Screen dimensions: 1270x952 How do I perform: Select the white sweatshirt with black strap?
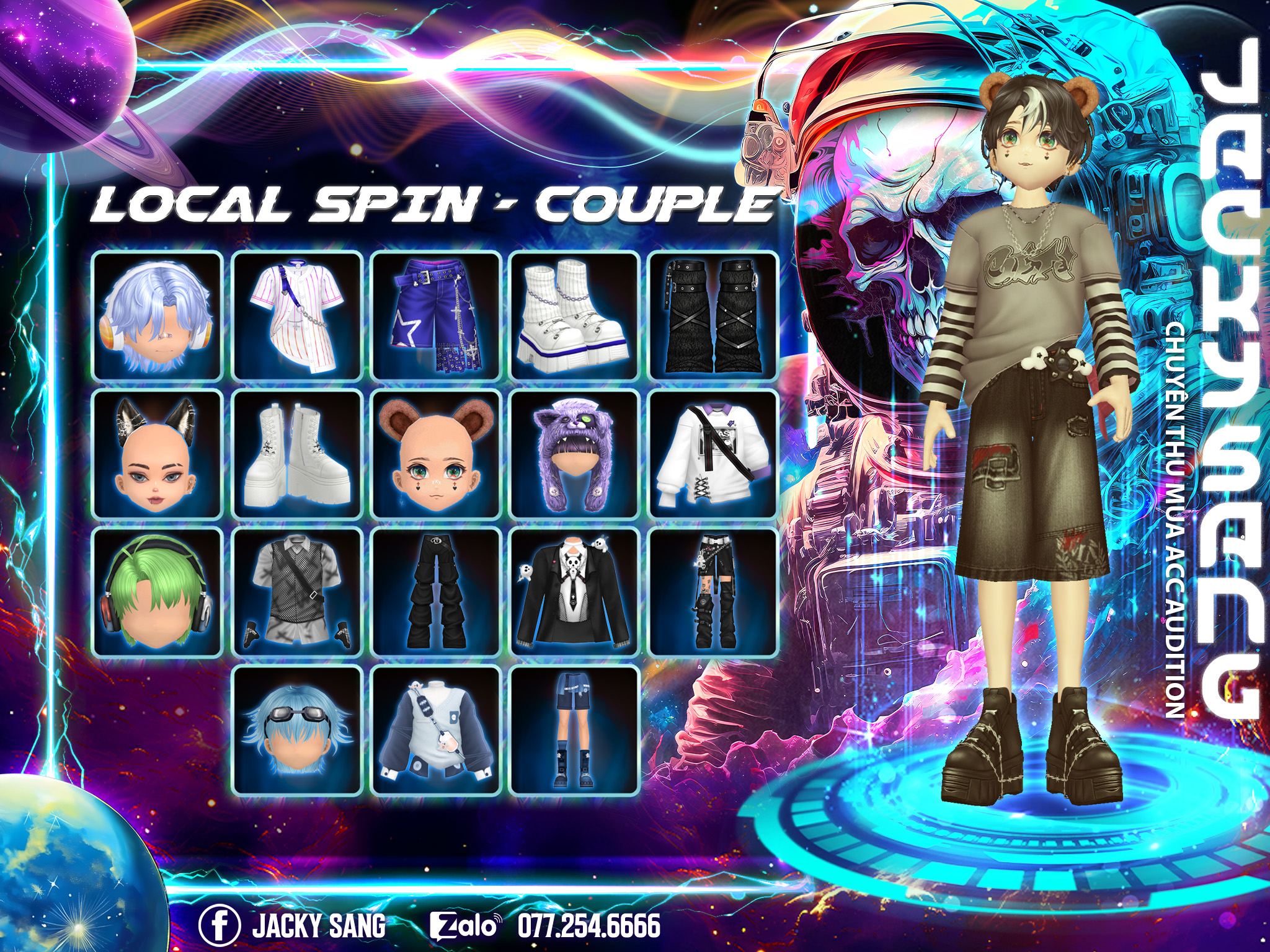coord(713,454)
